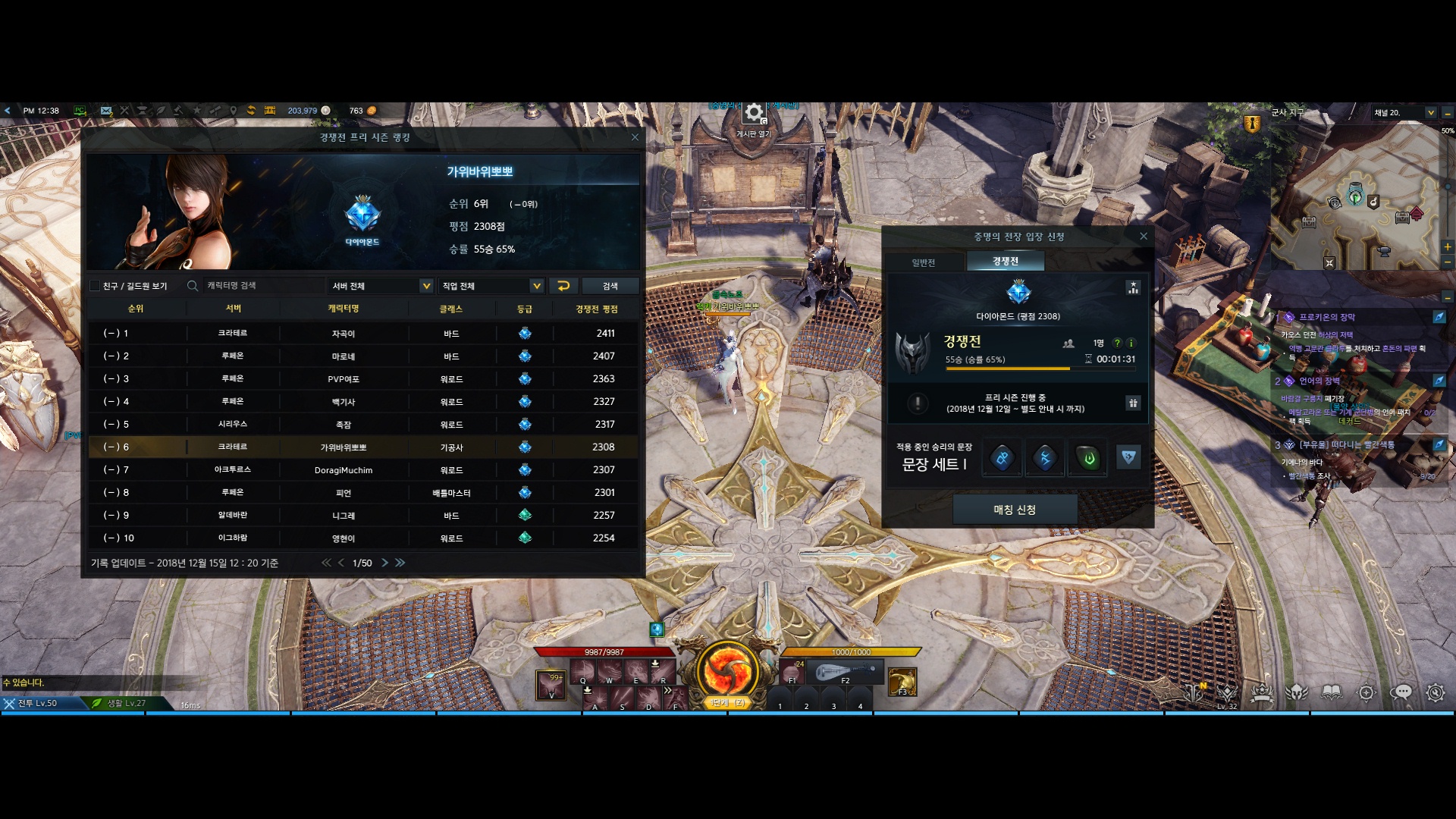Click the 매칭 신청 matchmaking button
This screenshot has height=819, width=1456.
1015,510
